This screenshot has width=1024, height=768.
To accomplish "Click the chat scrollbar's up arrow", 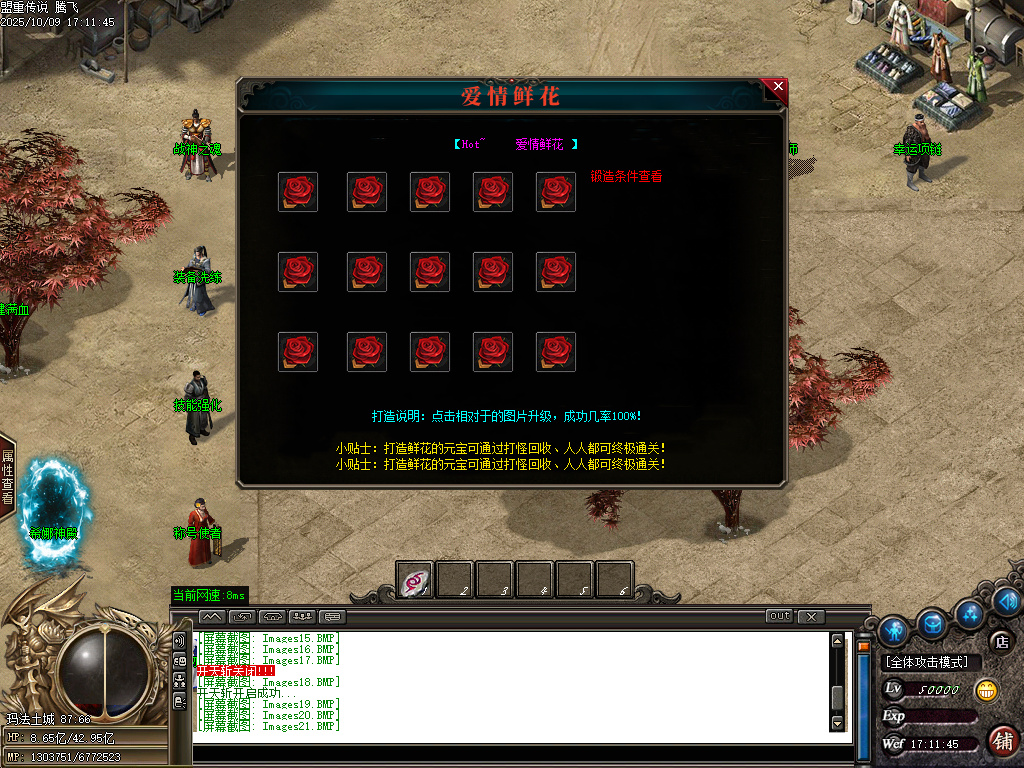I will 838,641.
